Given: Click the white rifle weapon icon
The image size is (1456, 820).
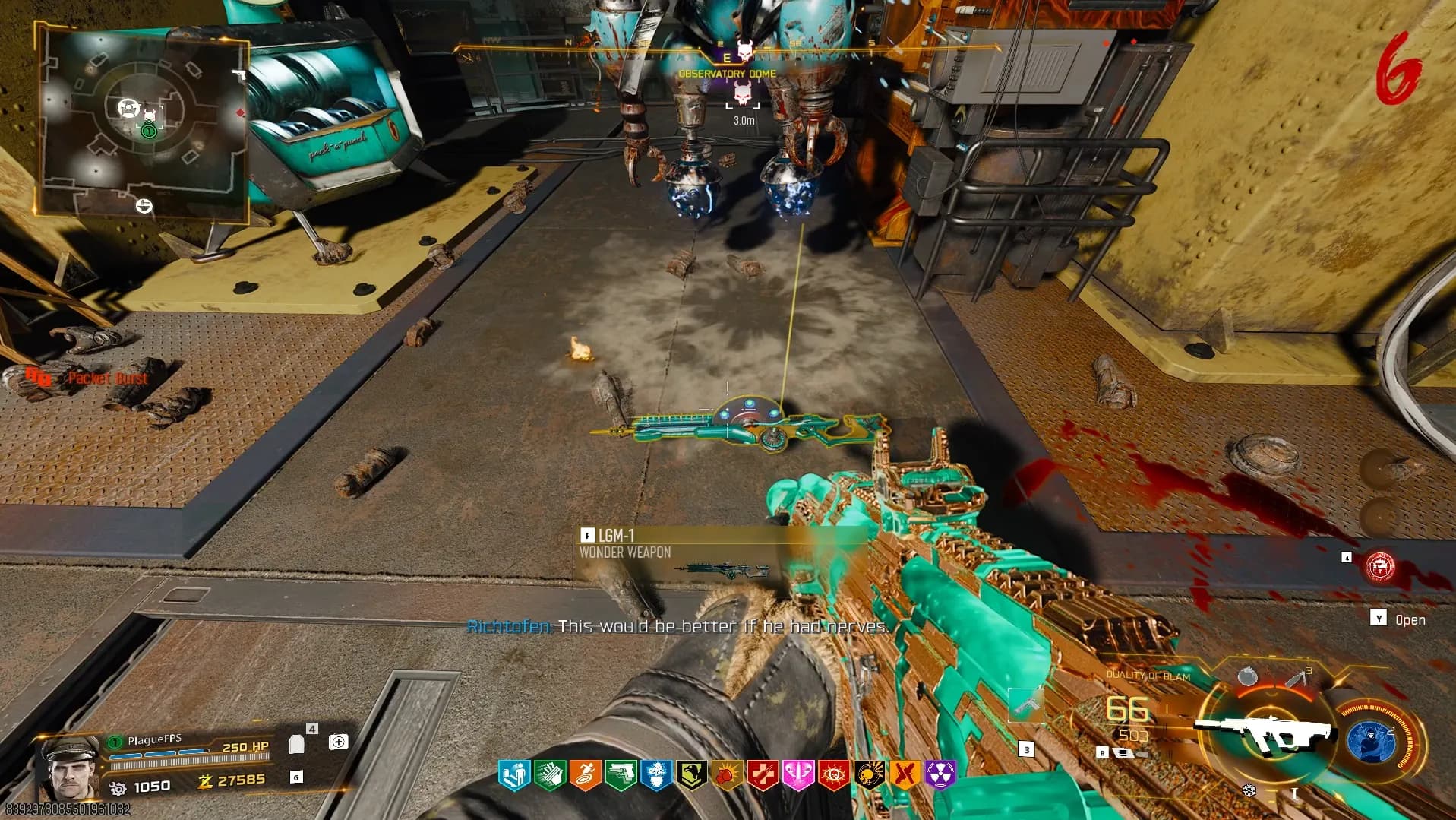Looking at the screenshot, I should (x=1263, y=732).
